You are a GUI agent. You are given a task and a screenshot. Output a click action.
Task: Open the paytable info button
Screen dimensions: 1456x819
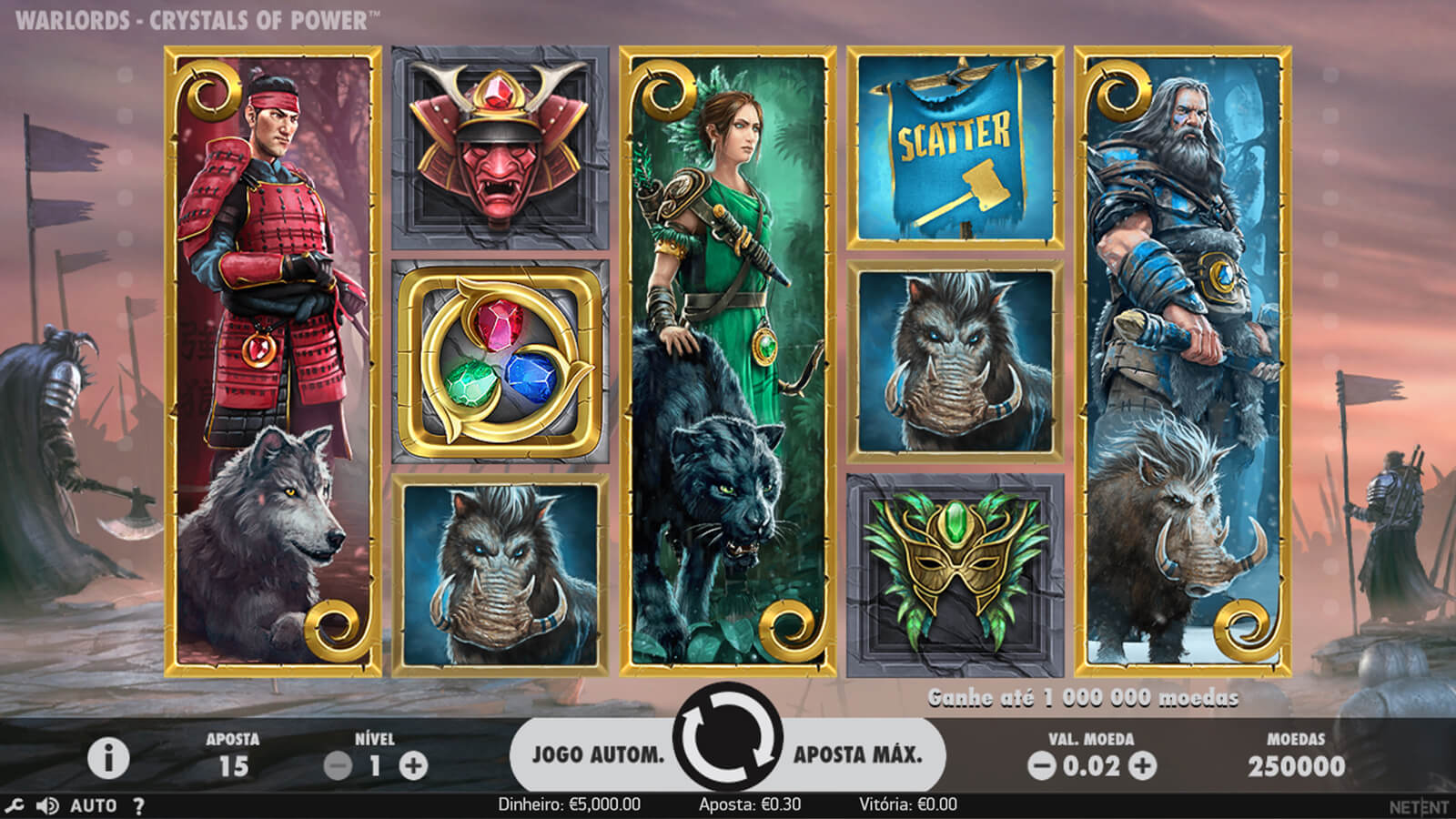tap(108, 758)
